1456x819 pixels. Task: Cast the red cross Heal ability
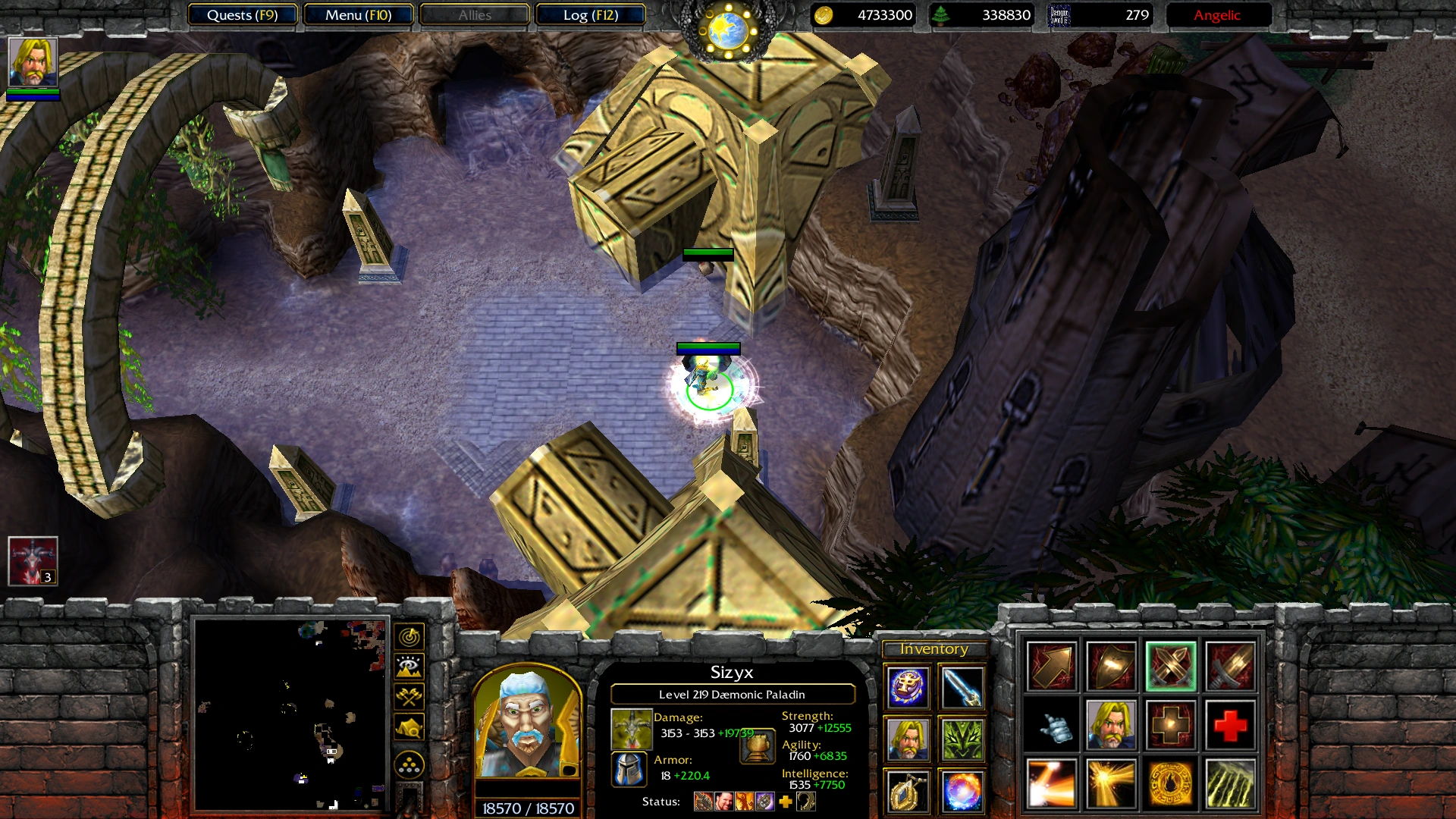1229,724
